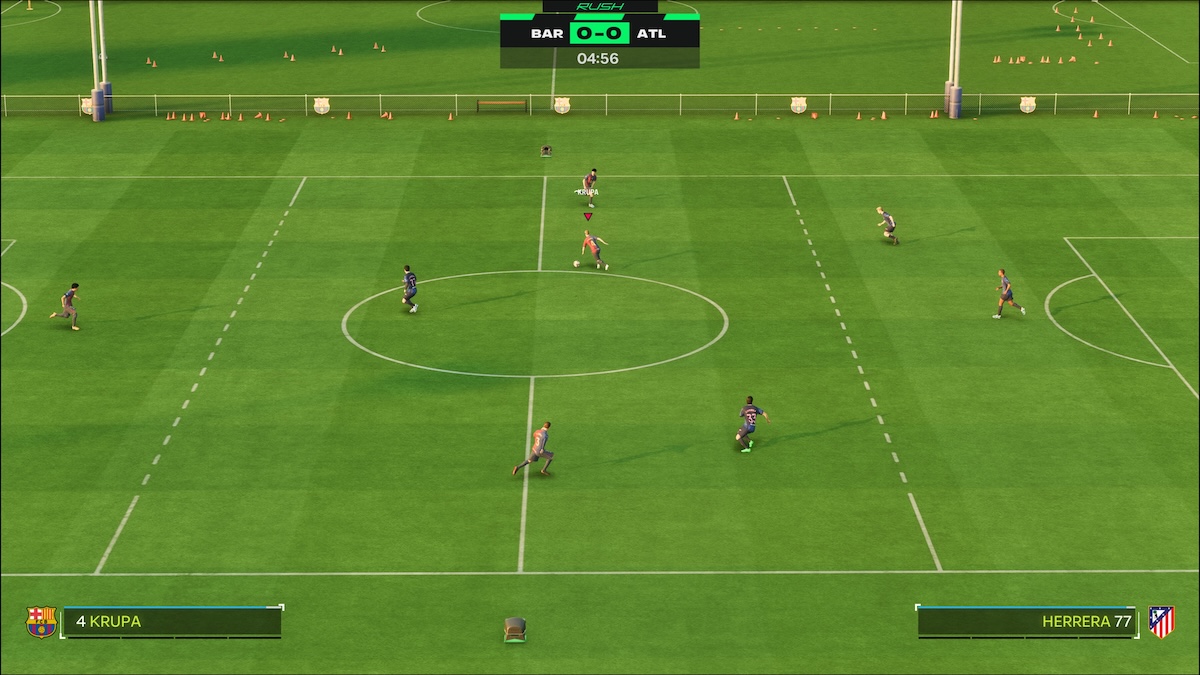Select the Herrera player name panel
This screenshot has width=1200, height=675.
pos(1026,622)
